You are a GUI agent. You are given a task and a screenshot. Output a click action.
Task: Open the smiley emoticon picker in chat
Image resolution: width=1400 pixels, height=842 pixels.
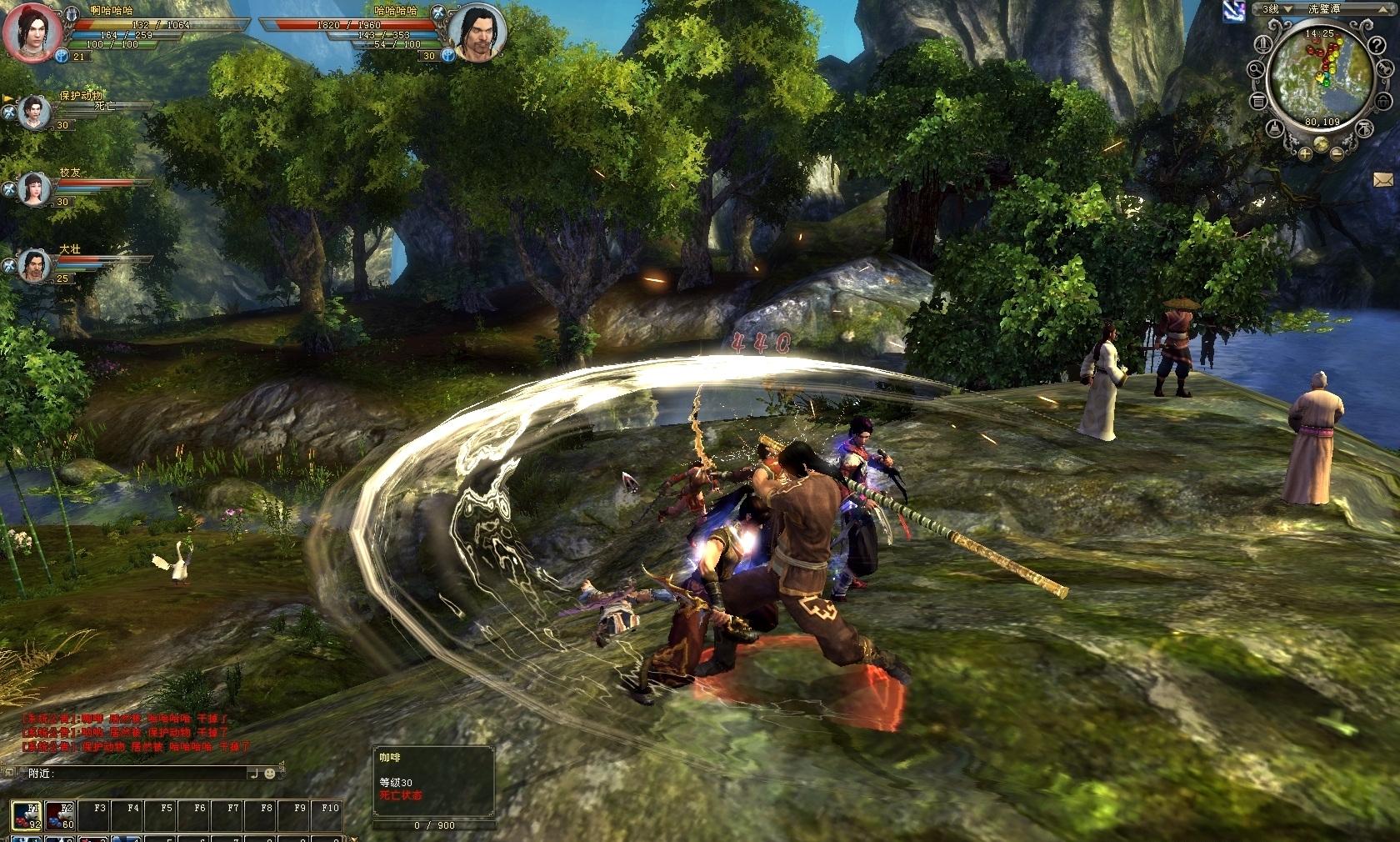tap(270, 774)
